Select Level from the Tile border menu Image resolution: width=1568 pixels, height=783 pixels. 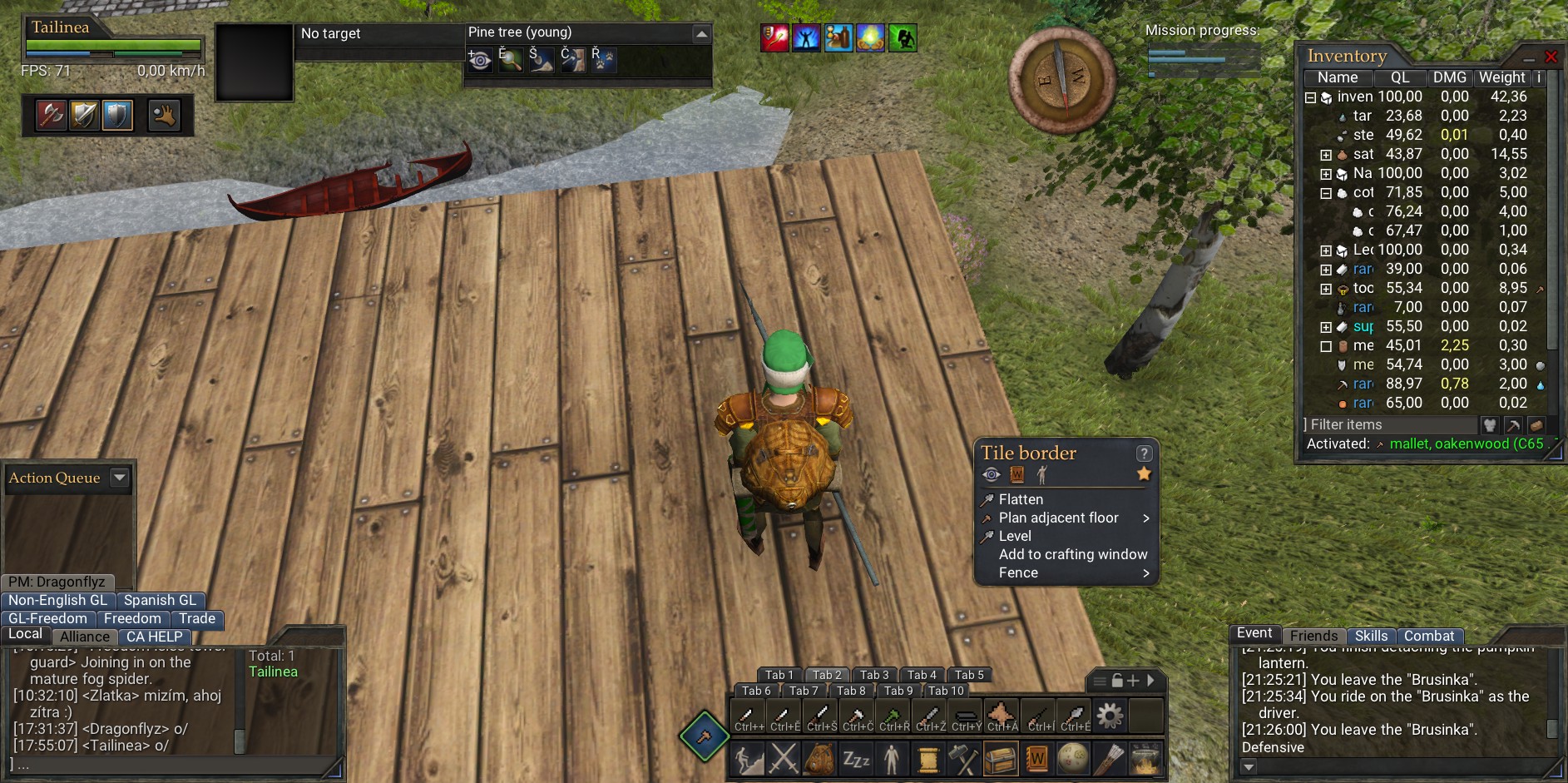tap(1015, 536)
